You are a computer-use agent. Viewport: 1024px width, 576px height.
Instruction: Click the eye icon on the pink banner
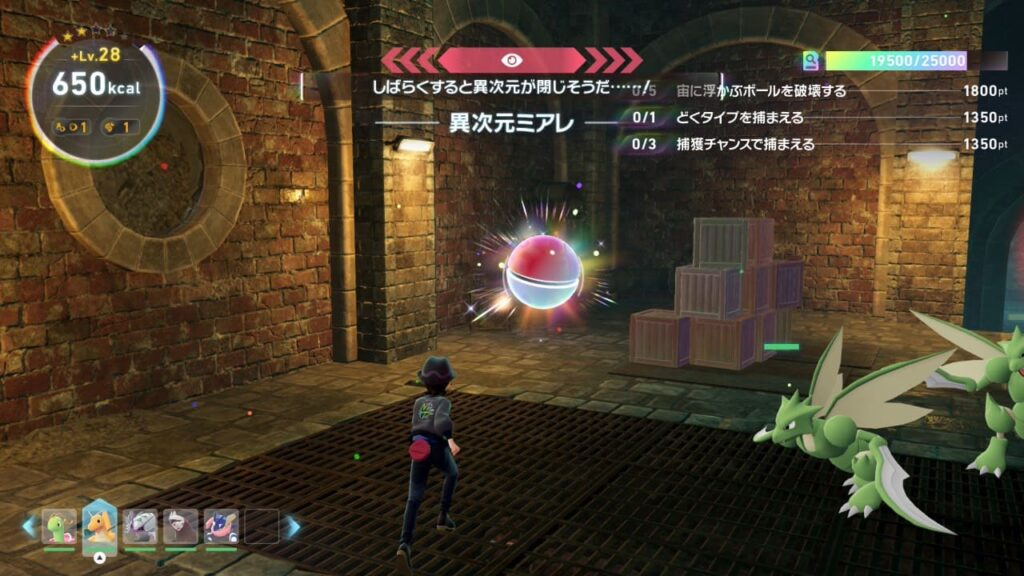tap(511, 60)
